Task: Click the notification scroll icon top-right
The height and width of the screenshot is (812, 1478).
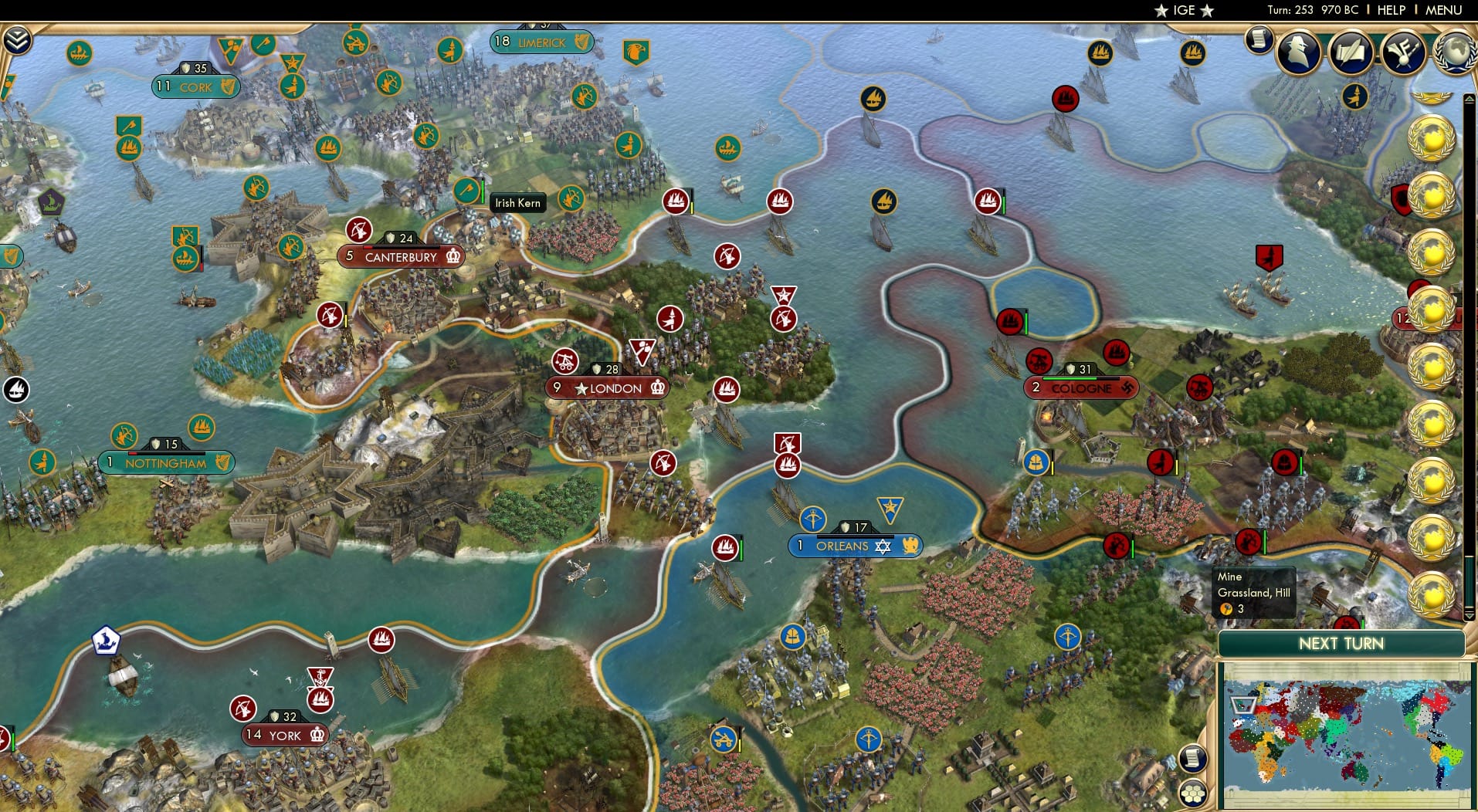Action: [x=1257, y=40]
